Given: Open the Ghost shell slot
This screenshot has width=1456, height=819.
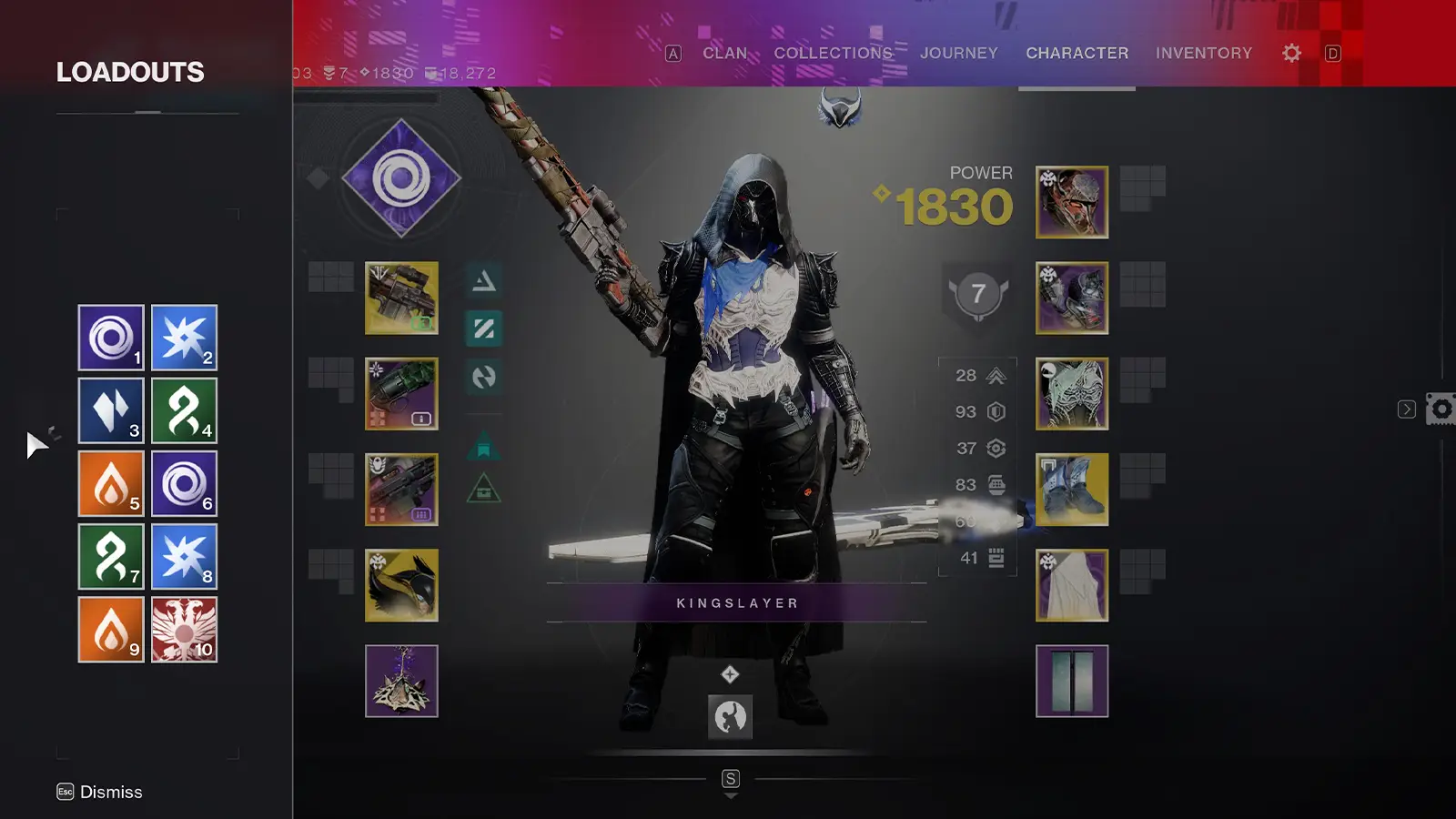Looking at the screenshot, I should click(x=401, y=587).
